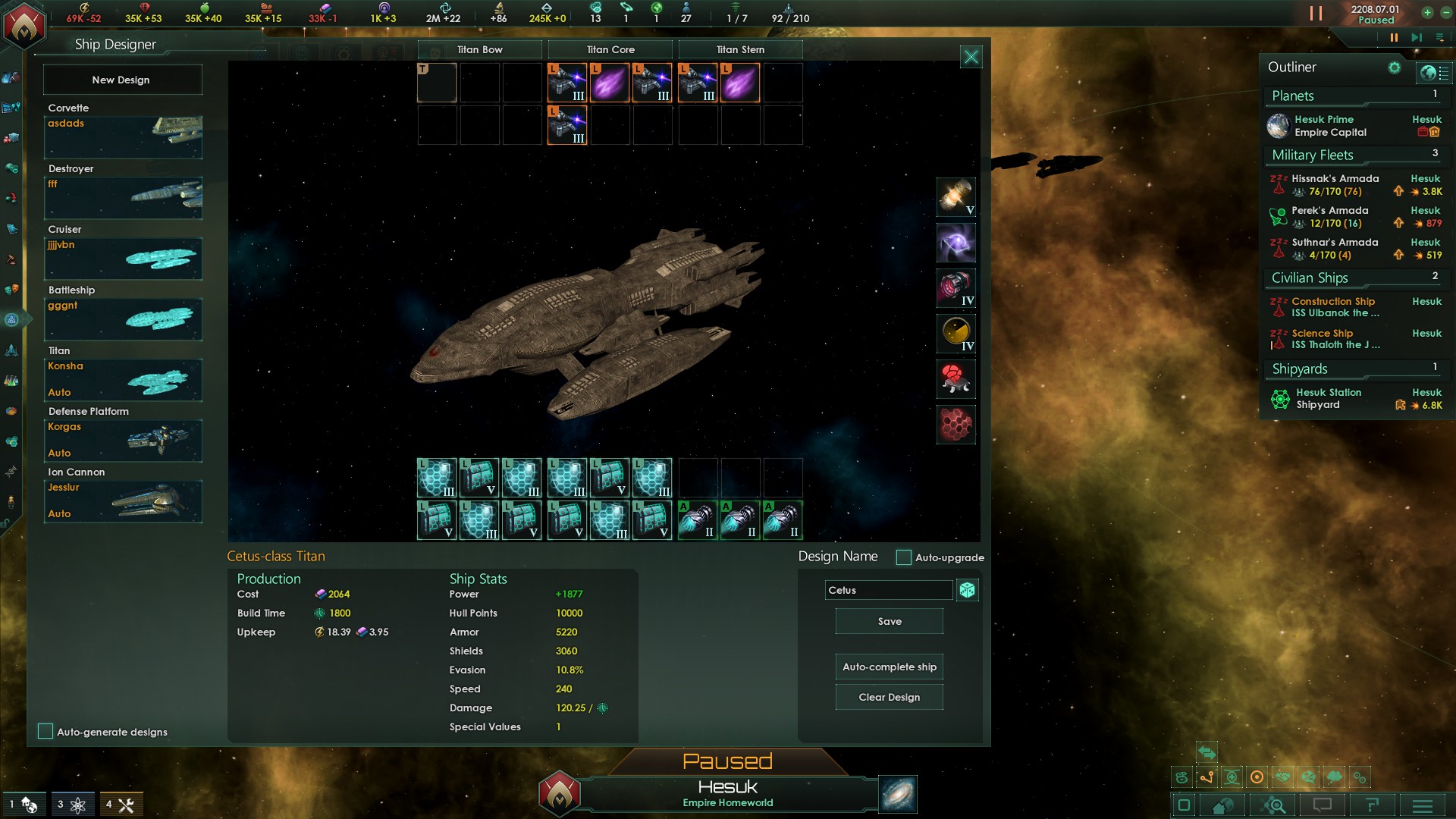Run Auto-complete ship
The image size is (1456, 819).
click(889, 667)
